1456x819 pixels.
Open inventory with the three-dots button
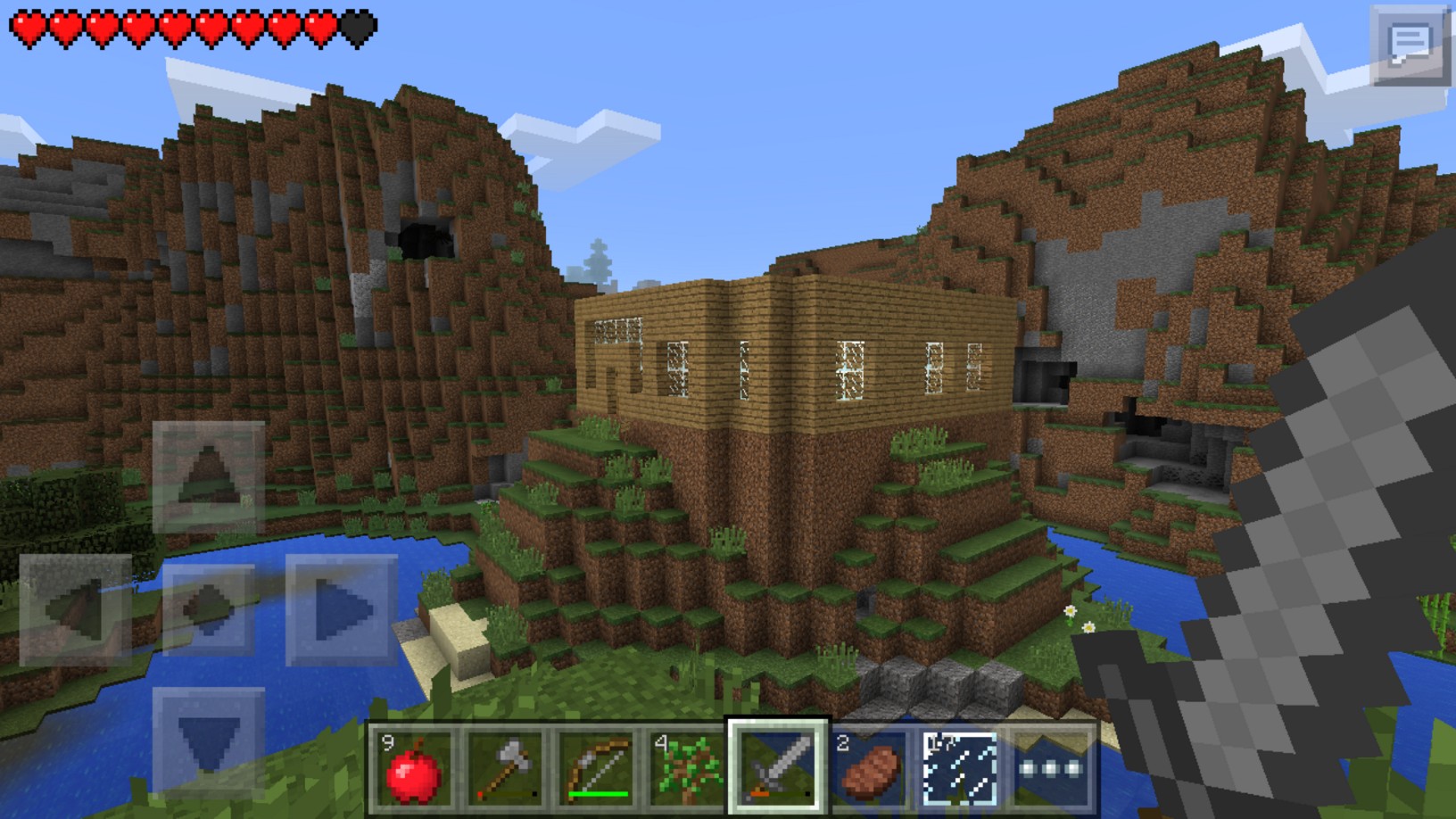[1051, 767]
